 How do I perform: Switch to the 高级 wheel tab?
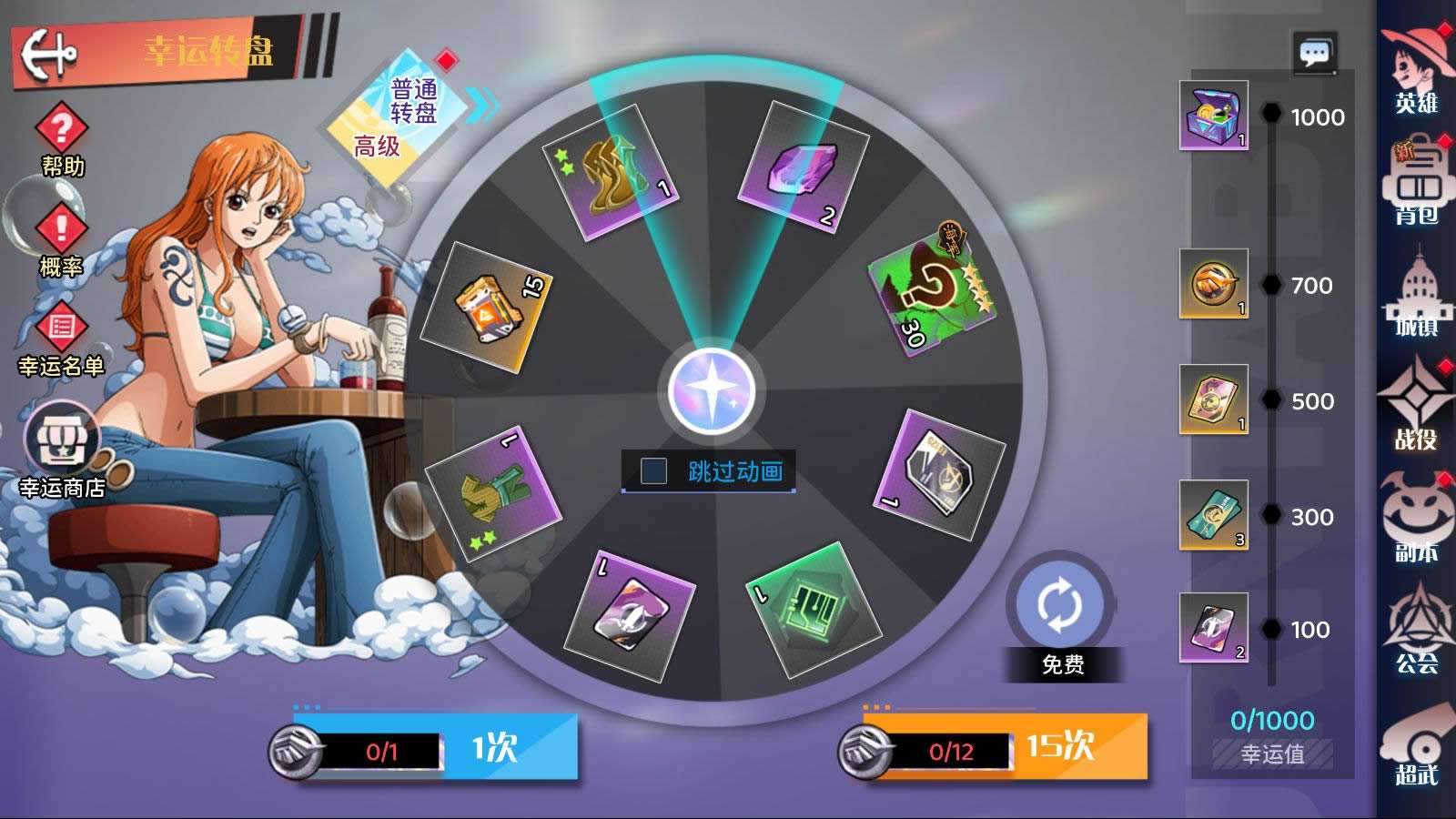pos(376,146)
